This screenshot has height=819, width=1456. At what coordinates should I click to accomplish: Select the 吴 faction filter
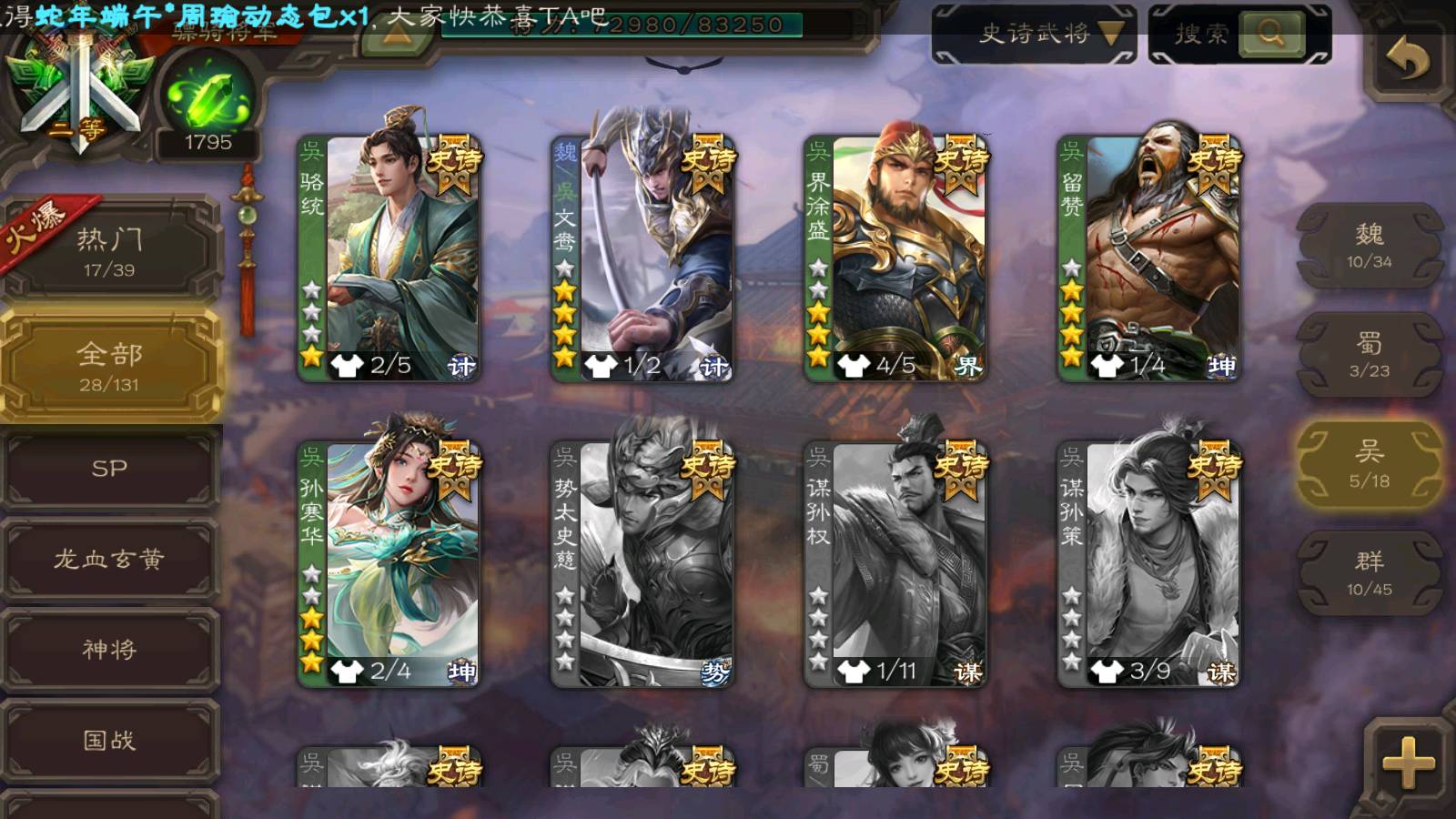[x=1369, y=464]
